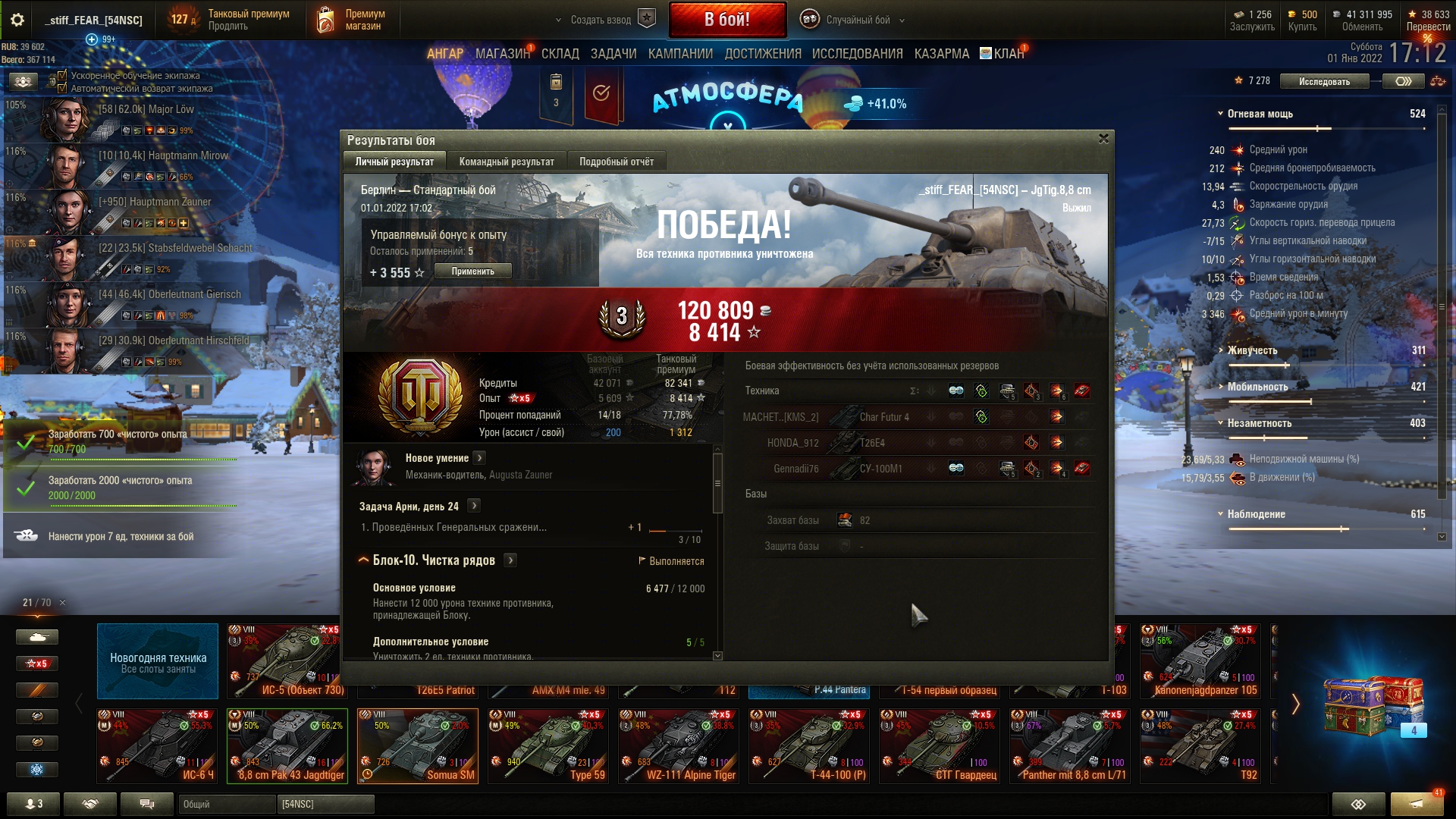Select the Somua SM tank in carousel
The image size is (1456, 819).
[x=418, y=746]
